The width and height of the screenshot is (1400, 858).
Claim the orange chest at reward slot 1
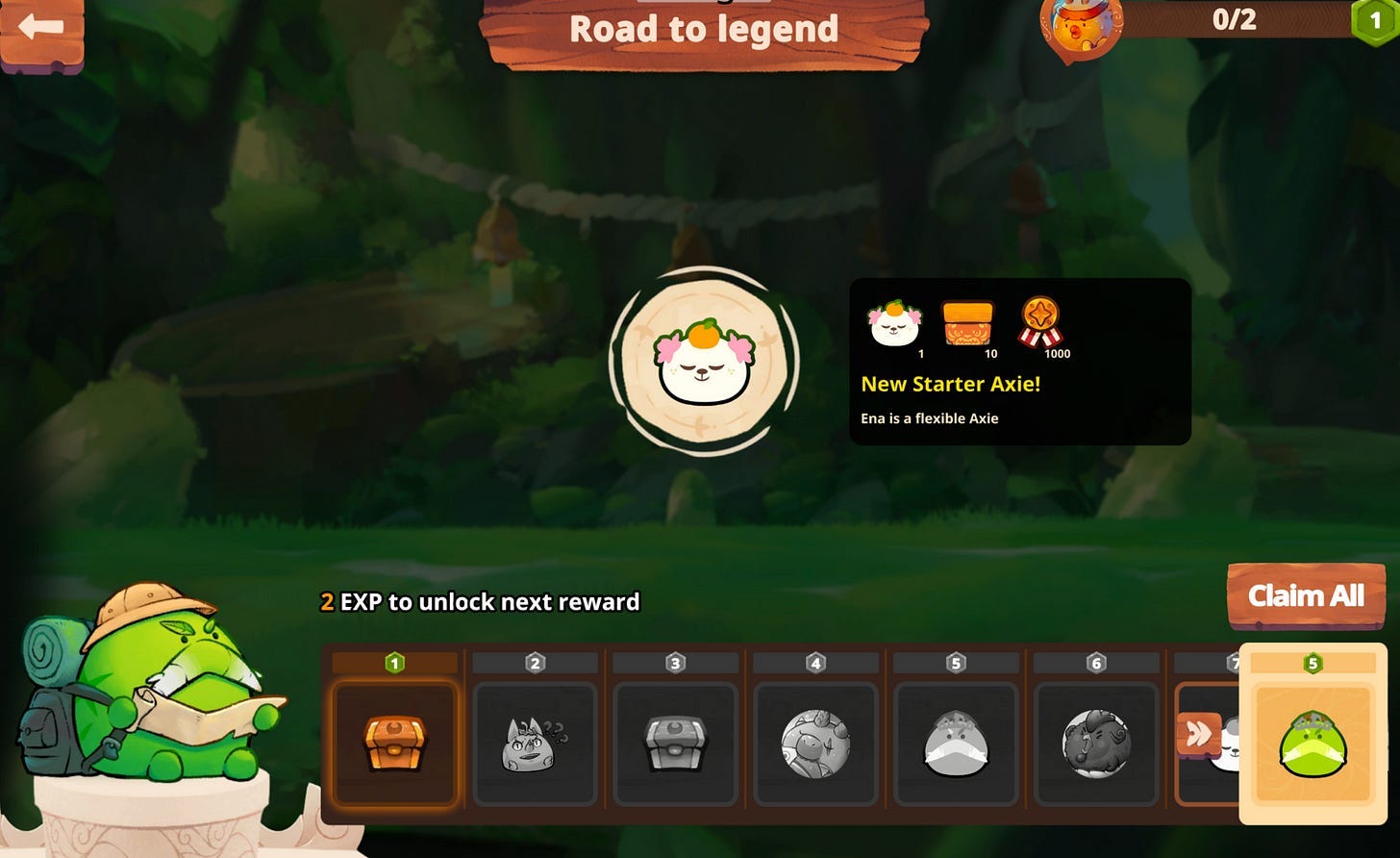[x=394, y=745]
